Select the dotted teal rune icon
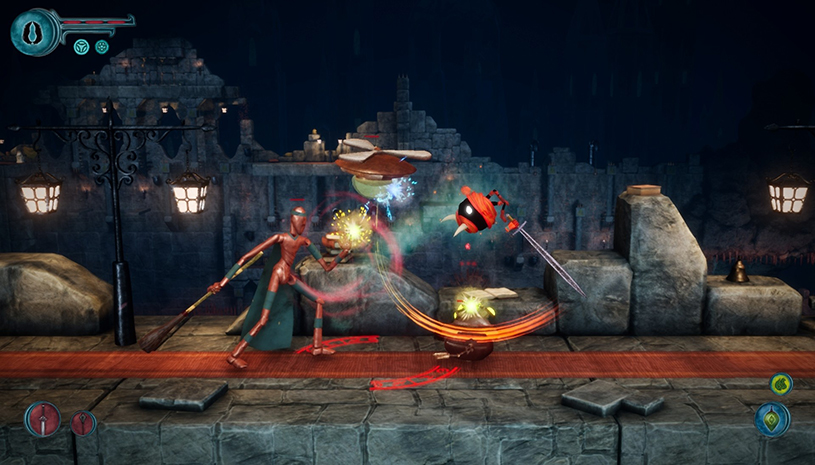 click(102, 47)
